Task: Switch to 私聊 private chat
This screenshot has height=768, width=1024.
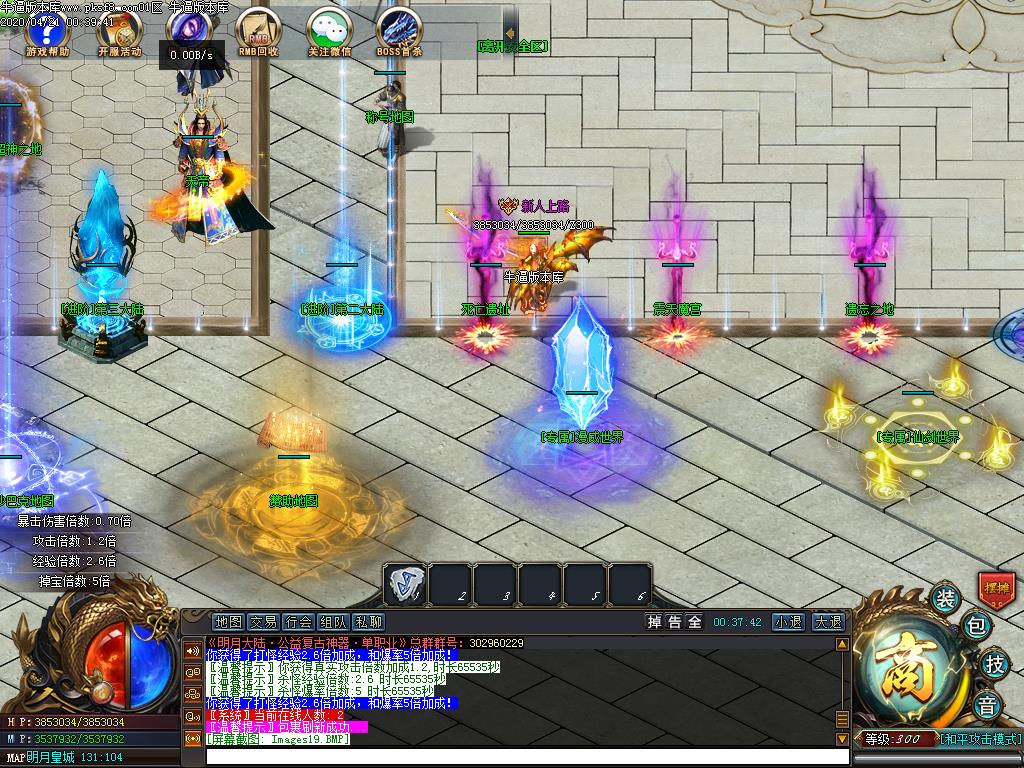Action: [x=368, y=622]
